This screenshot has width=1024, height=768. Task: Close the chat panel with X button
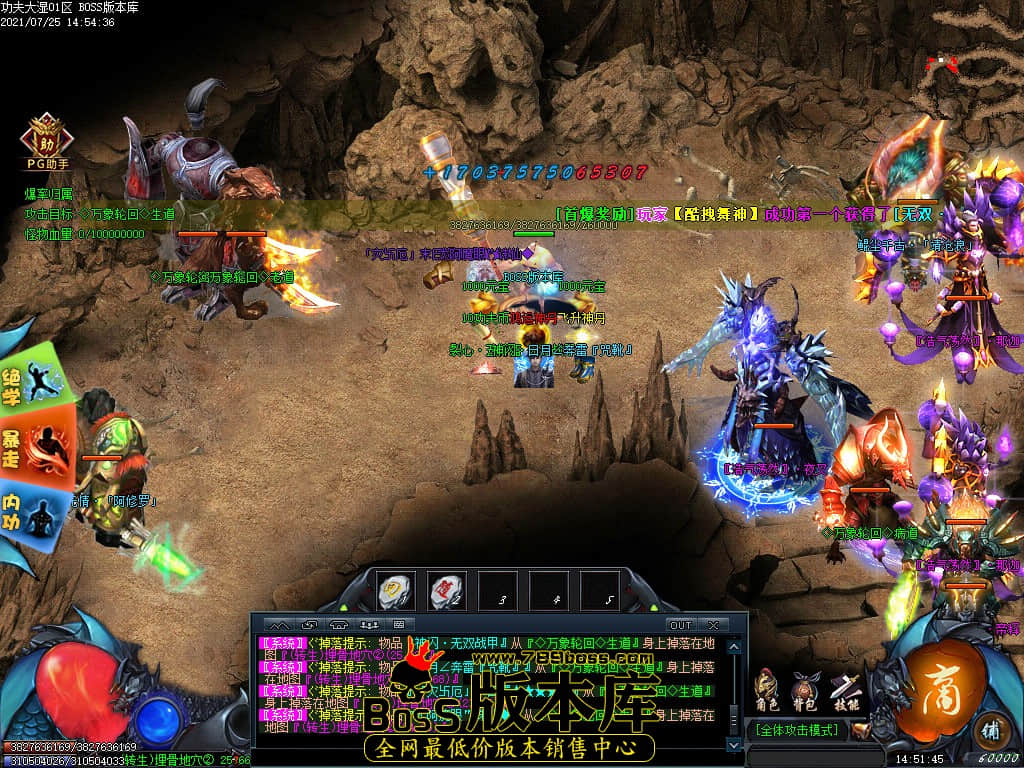[x=713, y=625]
